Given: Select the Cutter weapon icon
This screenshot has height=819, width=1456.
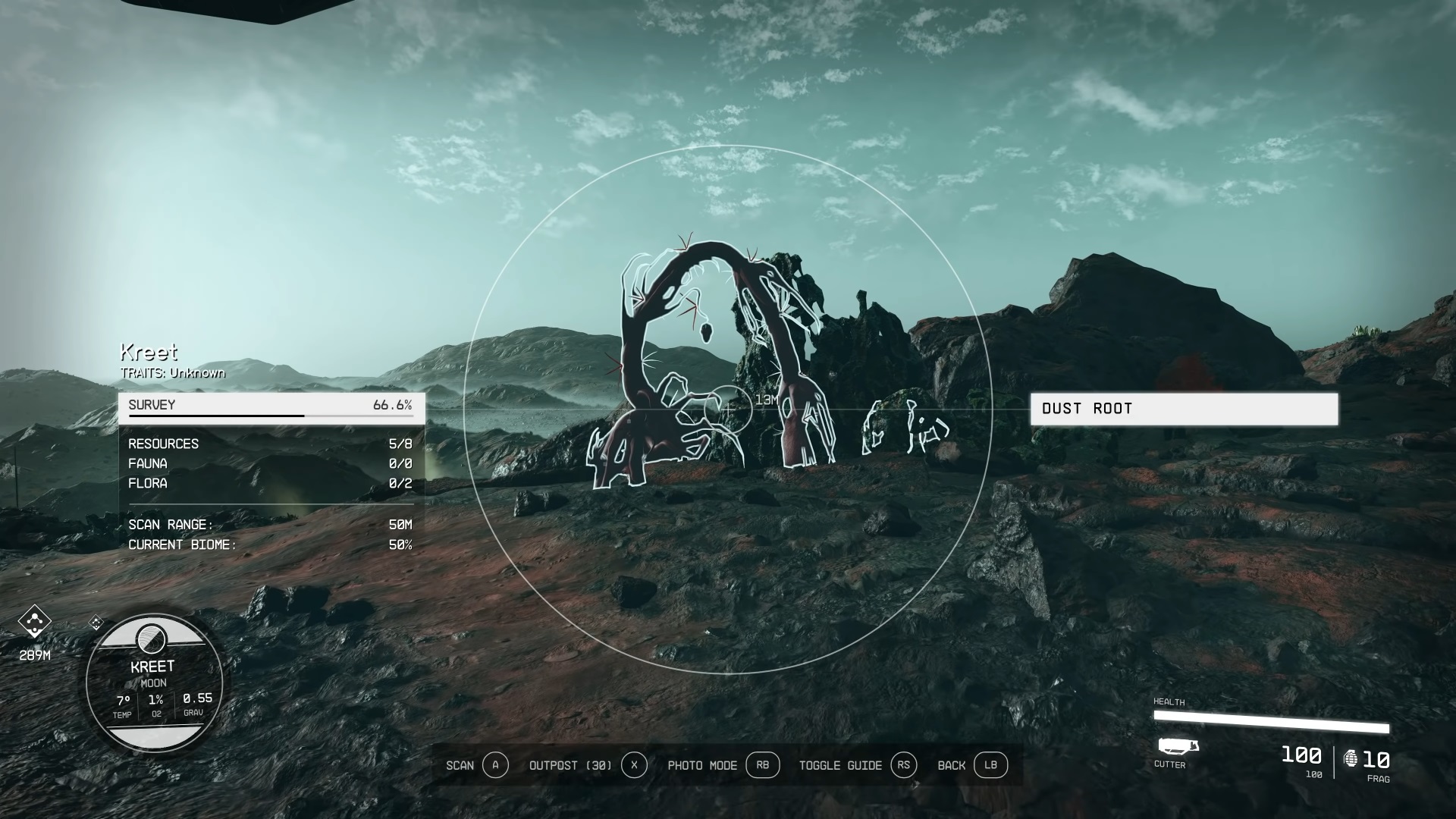Looking at the screenshot, I should [x=1178, y=747].
